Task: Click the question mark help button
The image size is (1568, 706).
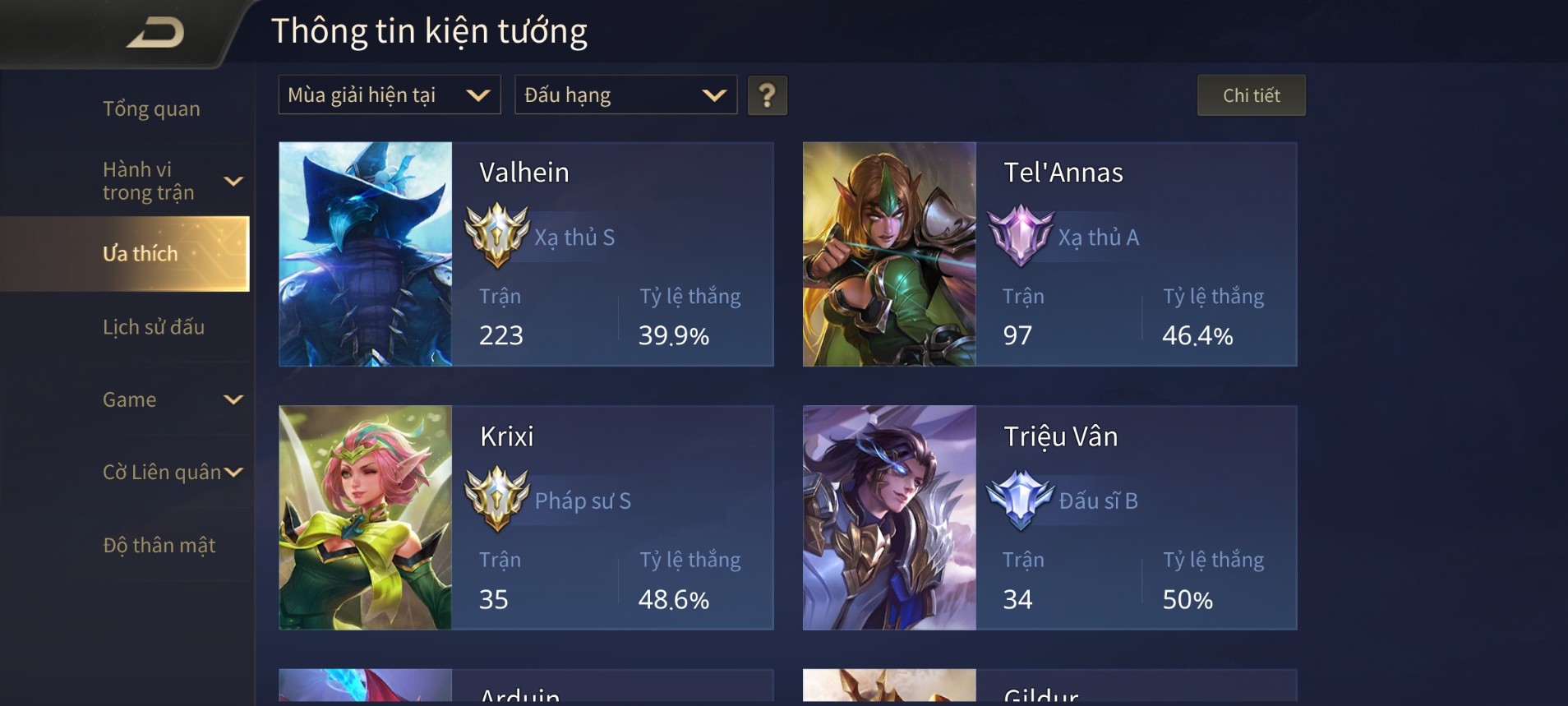Action: 767,95
